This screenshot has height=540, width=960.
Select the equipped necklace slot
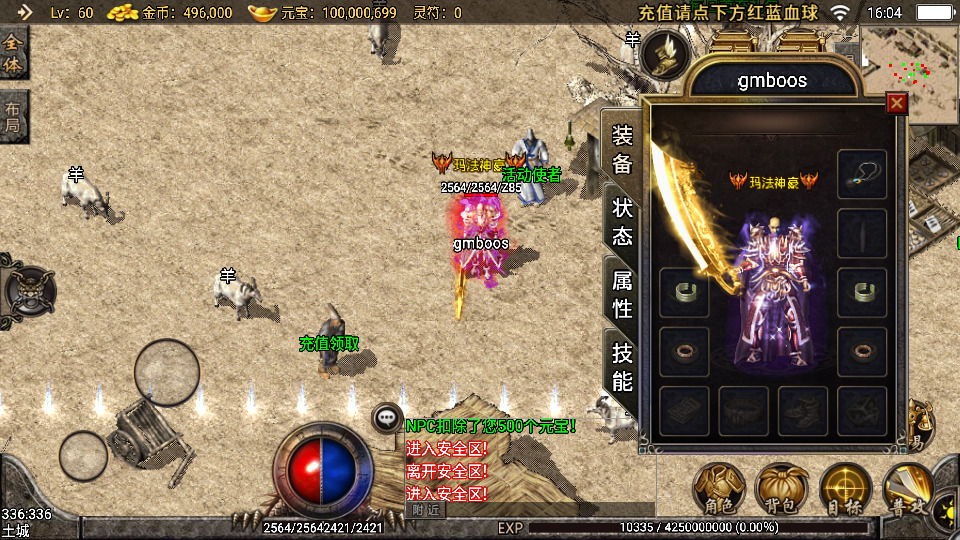[x=861, y=173]
